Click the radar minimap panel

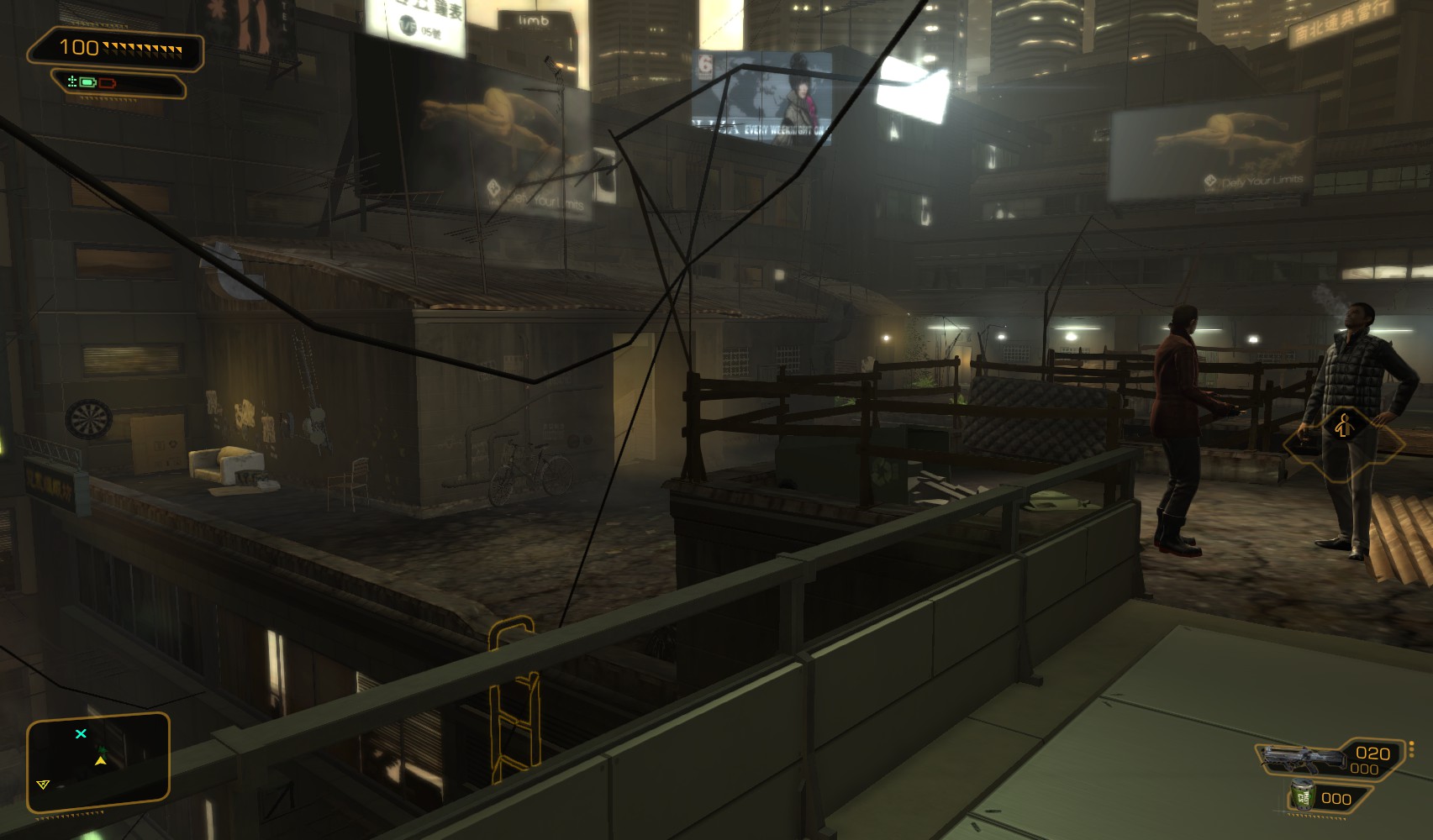pyautogui.click(x=97, y=763)
